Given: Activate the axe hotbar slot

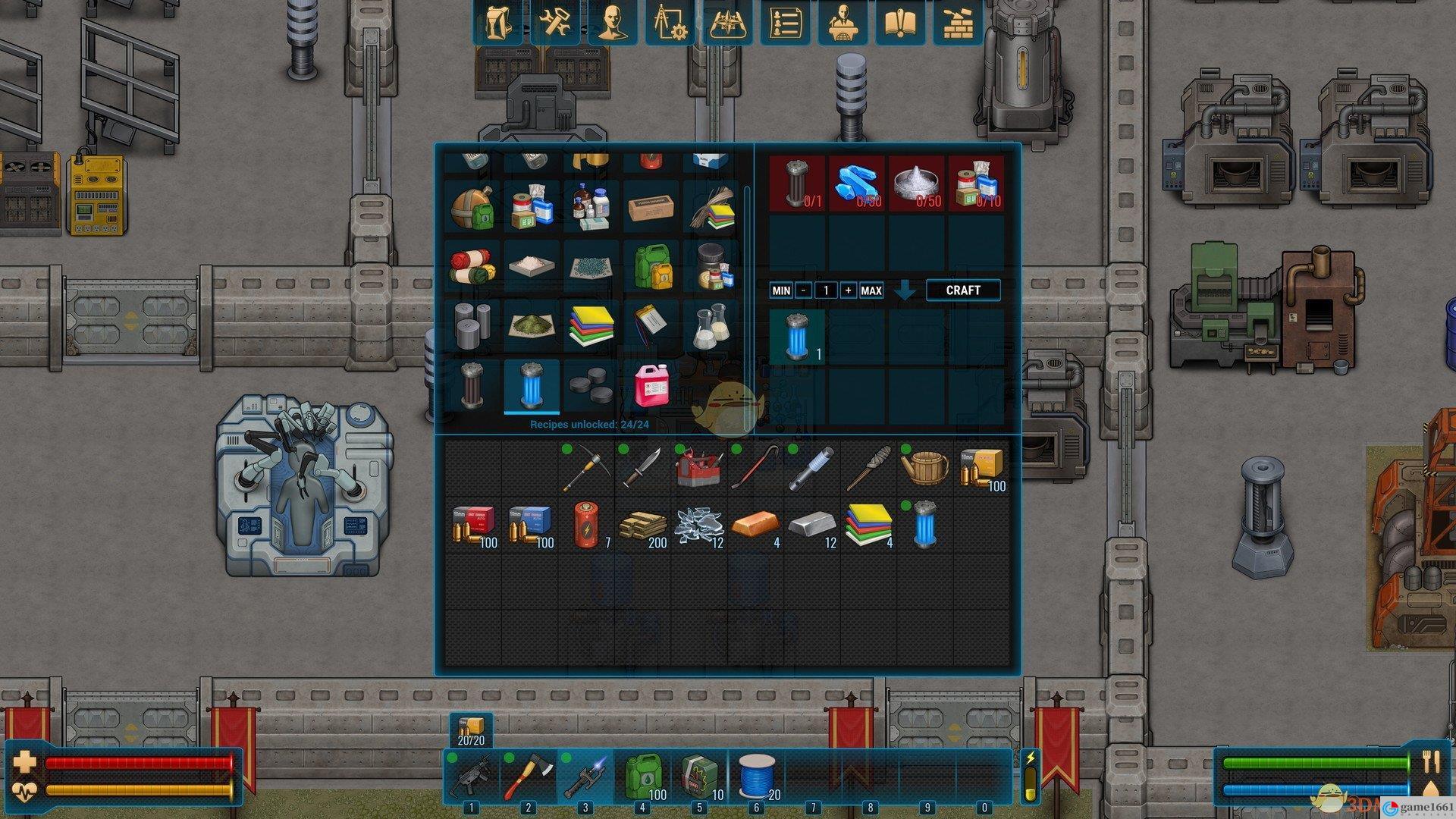Looking at the screenshot, I should [528, 777].
